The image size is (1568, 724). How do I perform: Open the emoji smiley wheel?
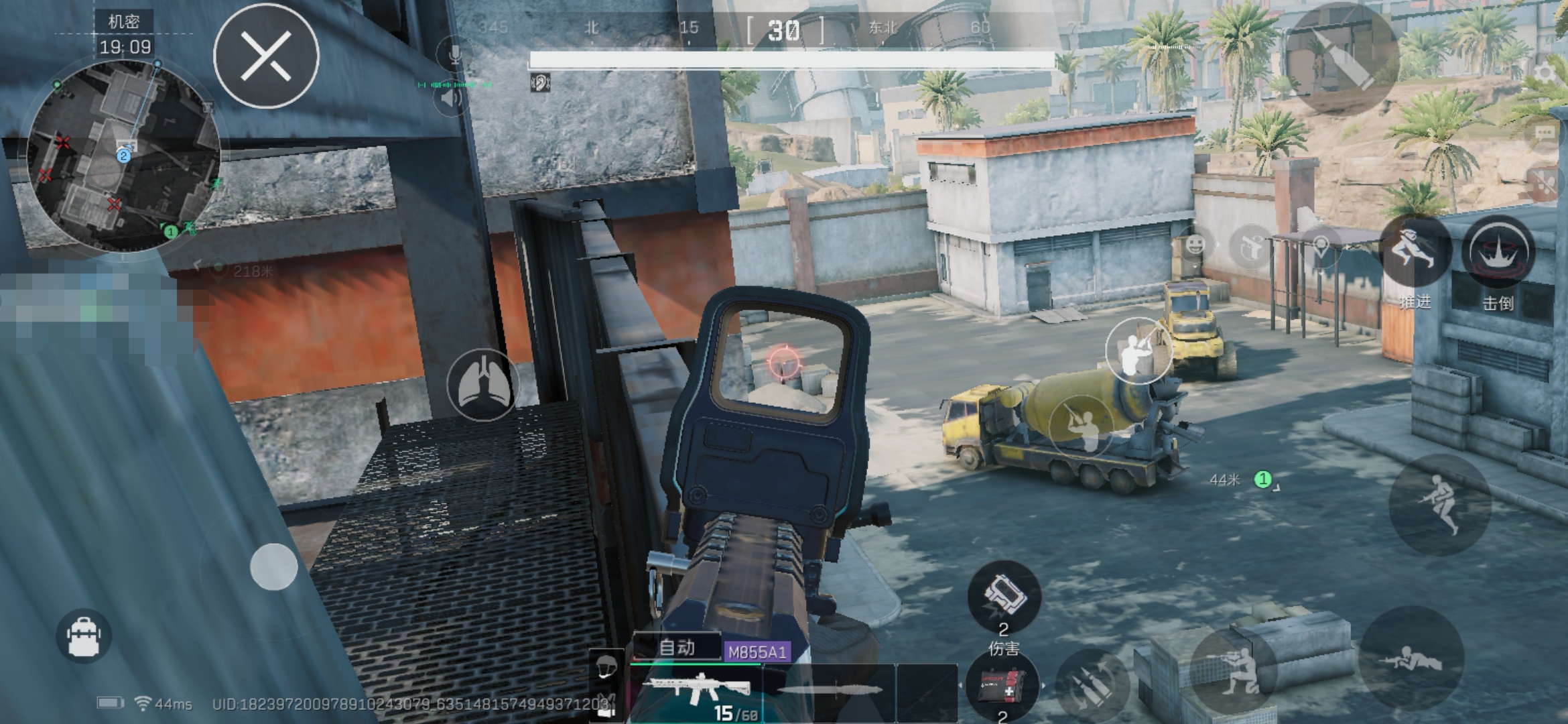tap(1195, 245)
